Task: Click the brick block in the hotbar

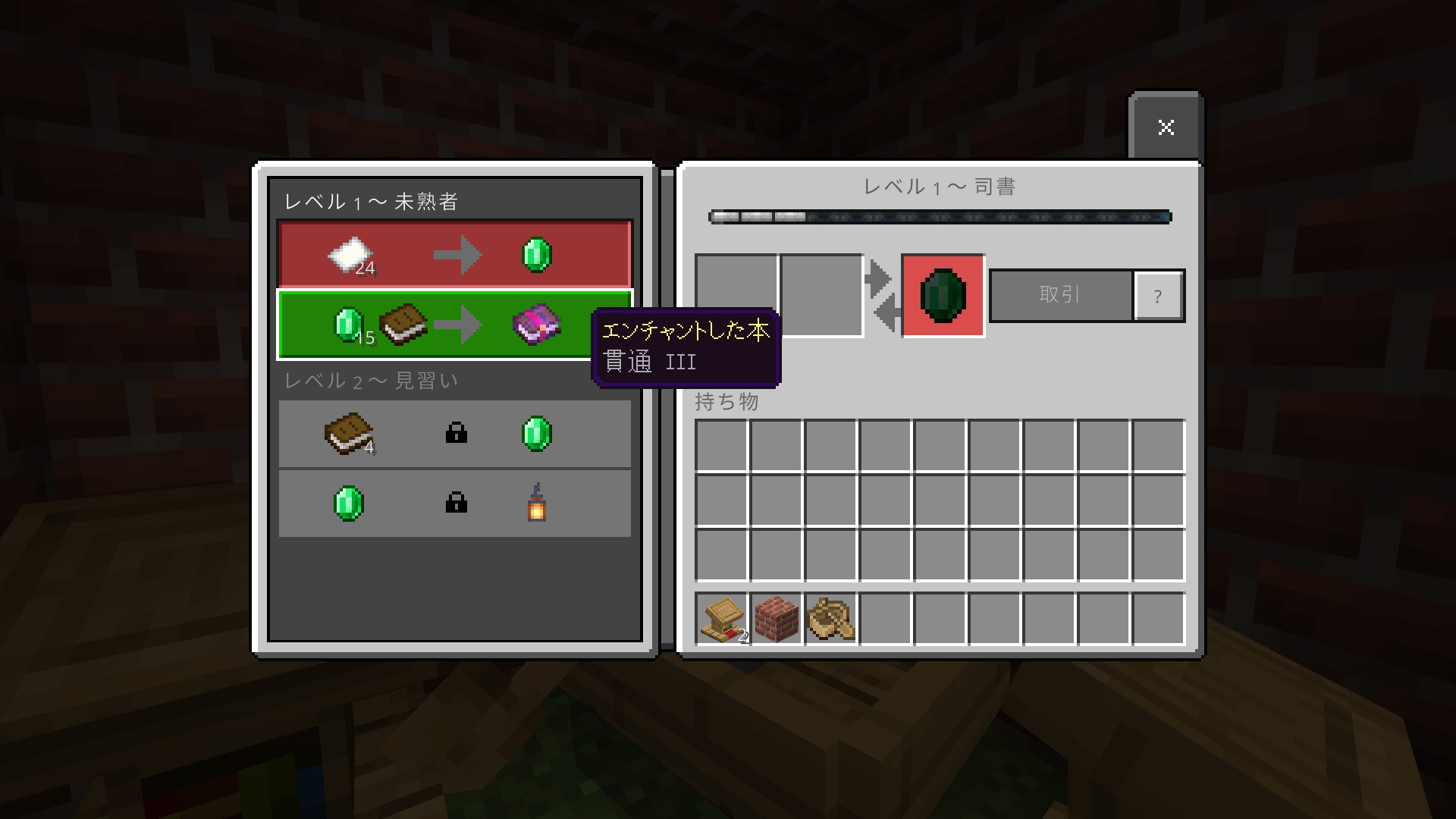Action: click(x=775, y=620)
